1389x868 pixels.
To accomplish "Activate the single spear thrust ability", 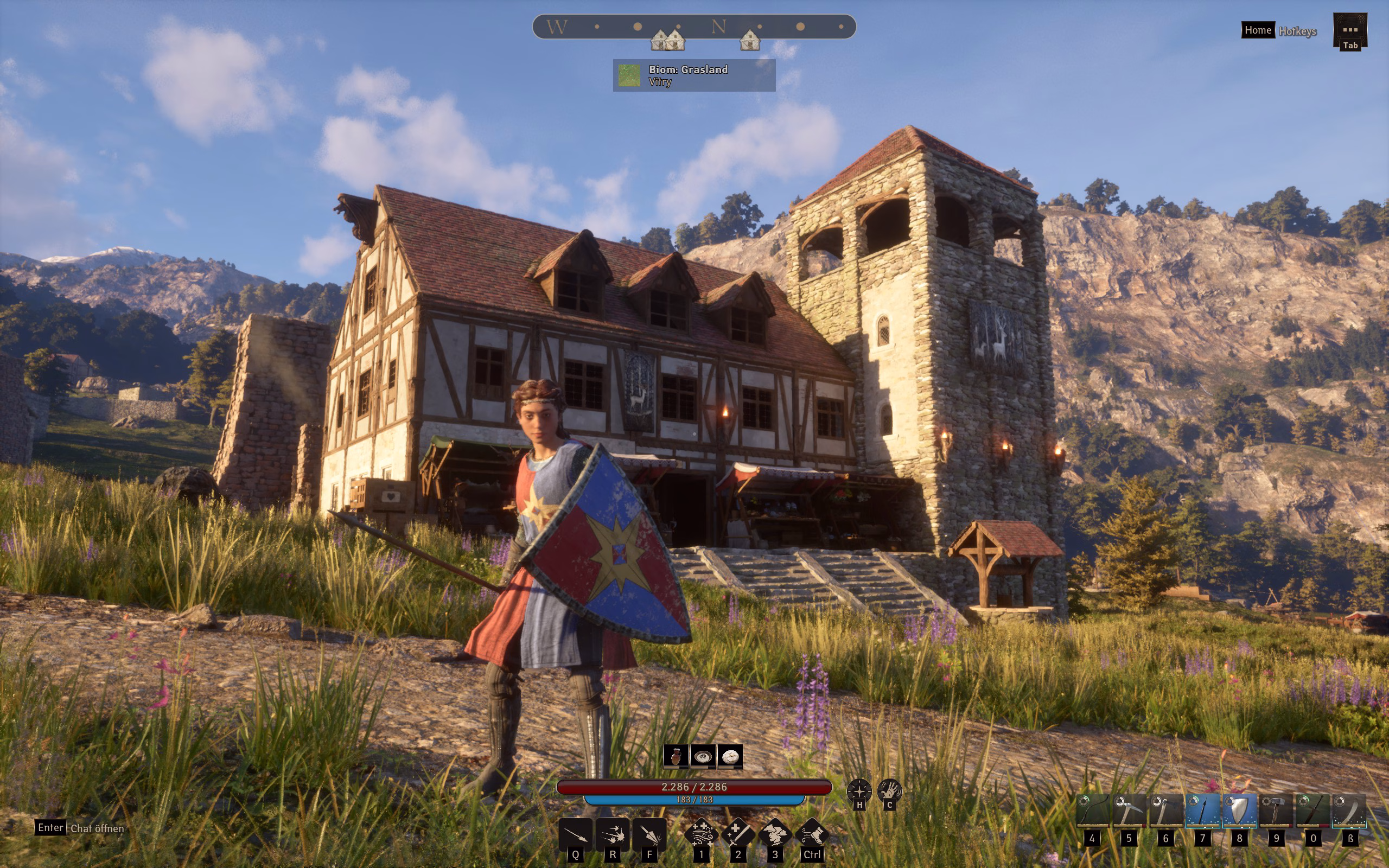I will [576, 835].
